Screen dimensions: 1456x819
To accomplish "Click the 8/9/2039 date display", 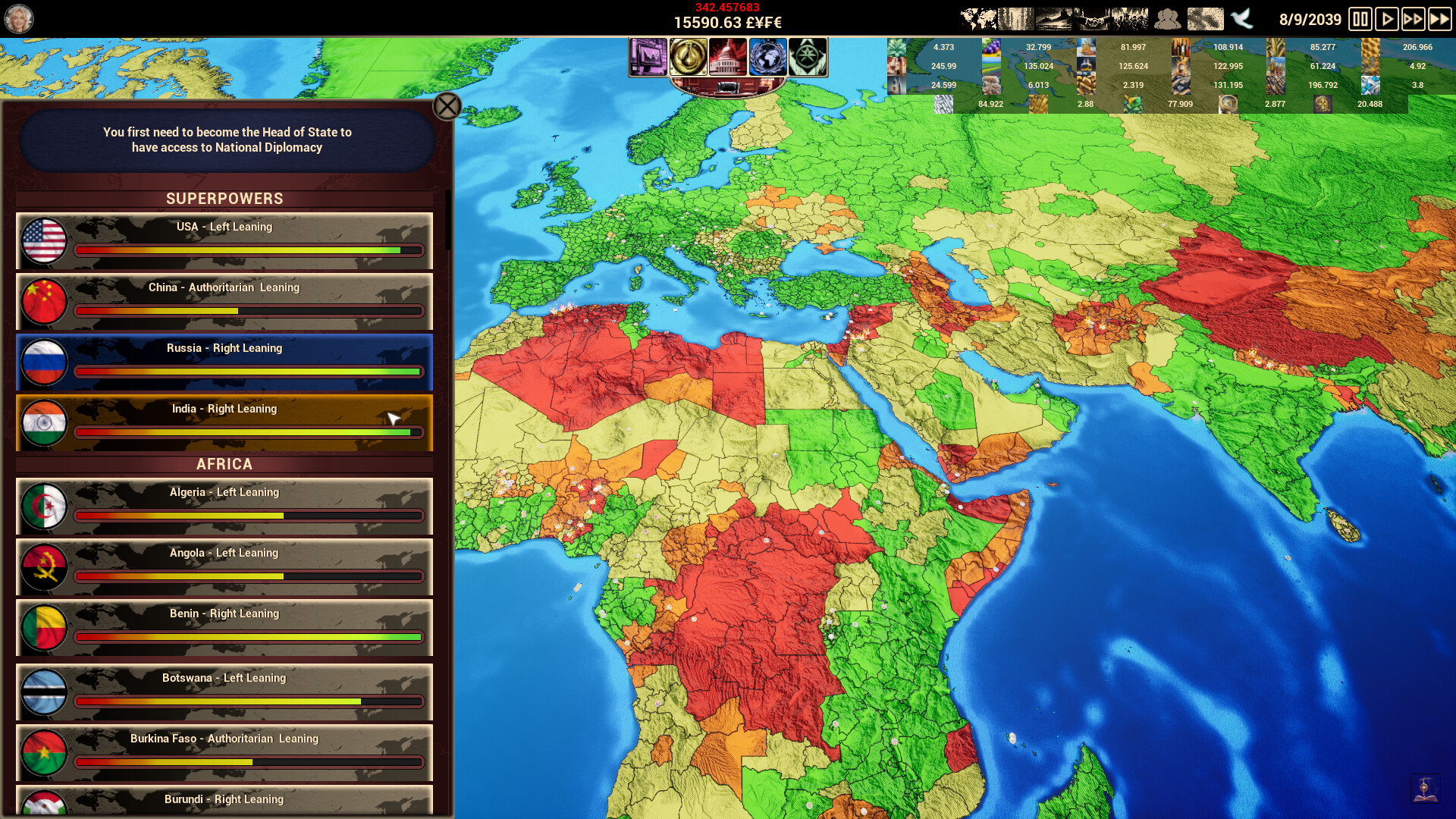I will 1310,19.
